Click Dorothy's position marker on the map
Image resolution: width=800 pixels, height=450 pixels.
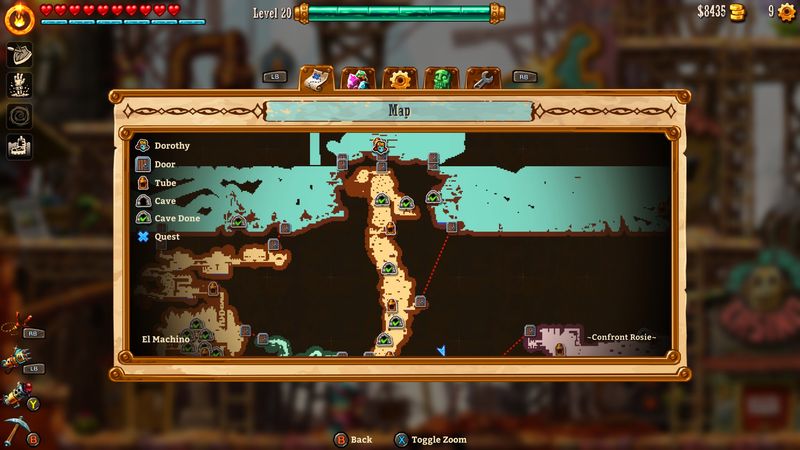click(x=380, y=146)
